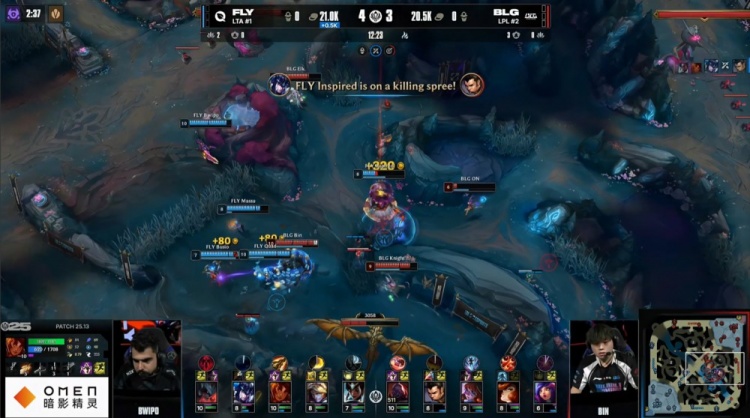Click the orange badge icon beside the purple timer icon
The width and height of the screenshot is (750, 418).
click(56, 13)
